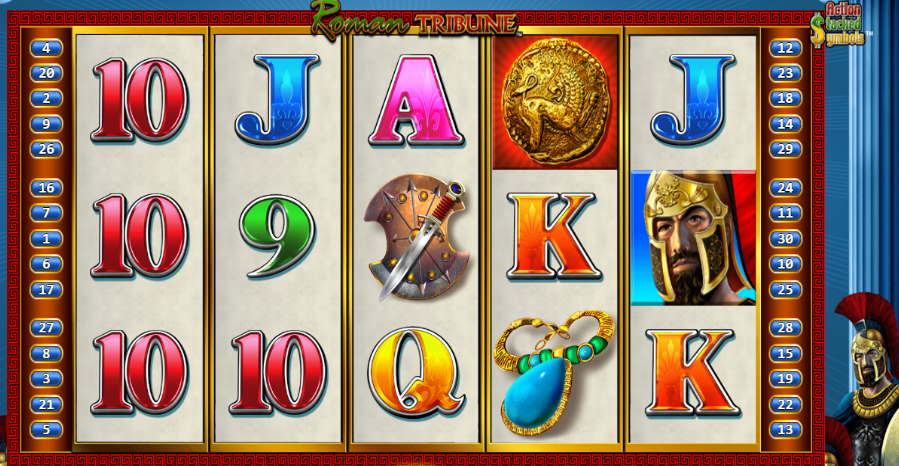
Task: Highlight payline 9
Action: pyautogui.click(x=46, y=124)
